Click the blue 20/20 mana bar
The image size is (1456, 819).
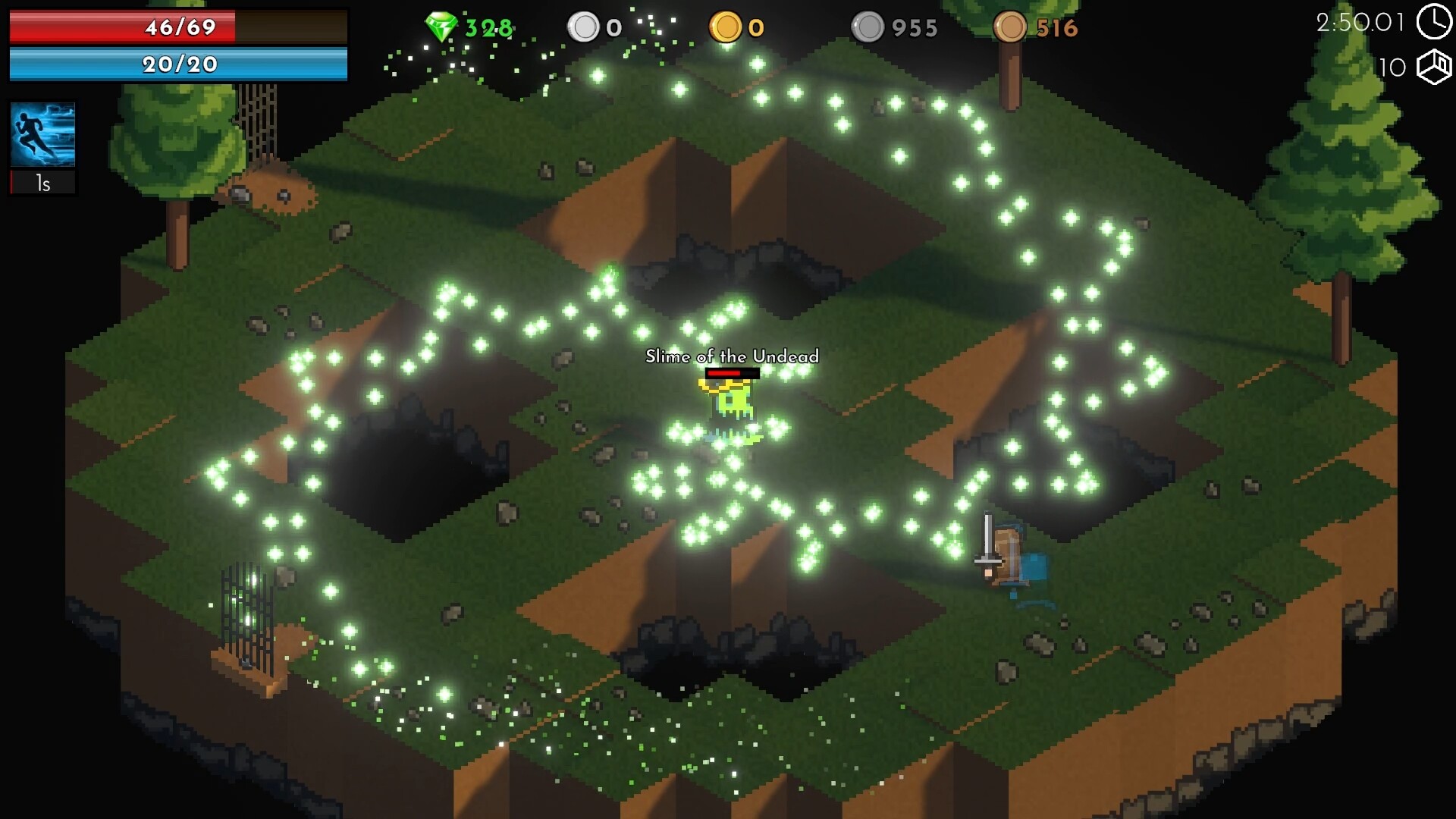[178, 65]
